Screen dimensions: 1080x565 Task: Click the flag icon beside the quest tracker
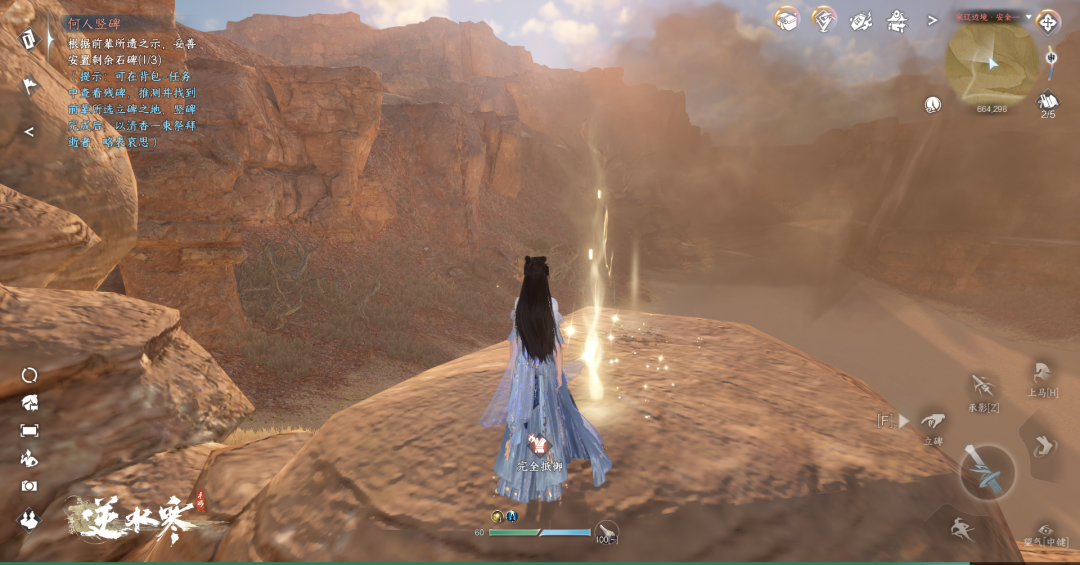coord(29,86)
